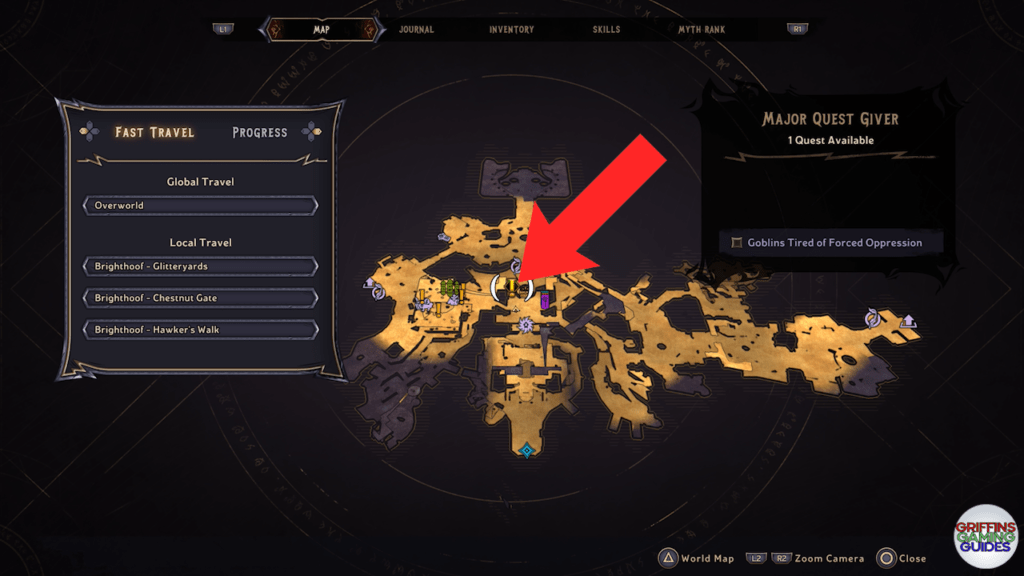Viewport: 1024px width, 576px height.
Task: Choose Overworld under Global Travel
Action: pyautogui.click(x=201, y=206)
